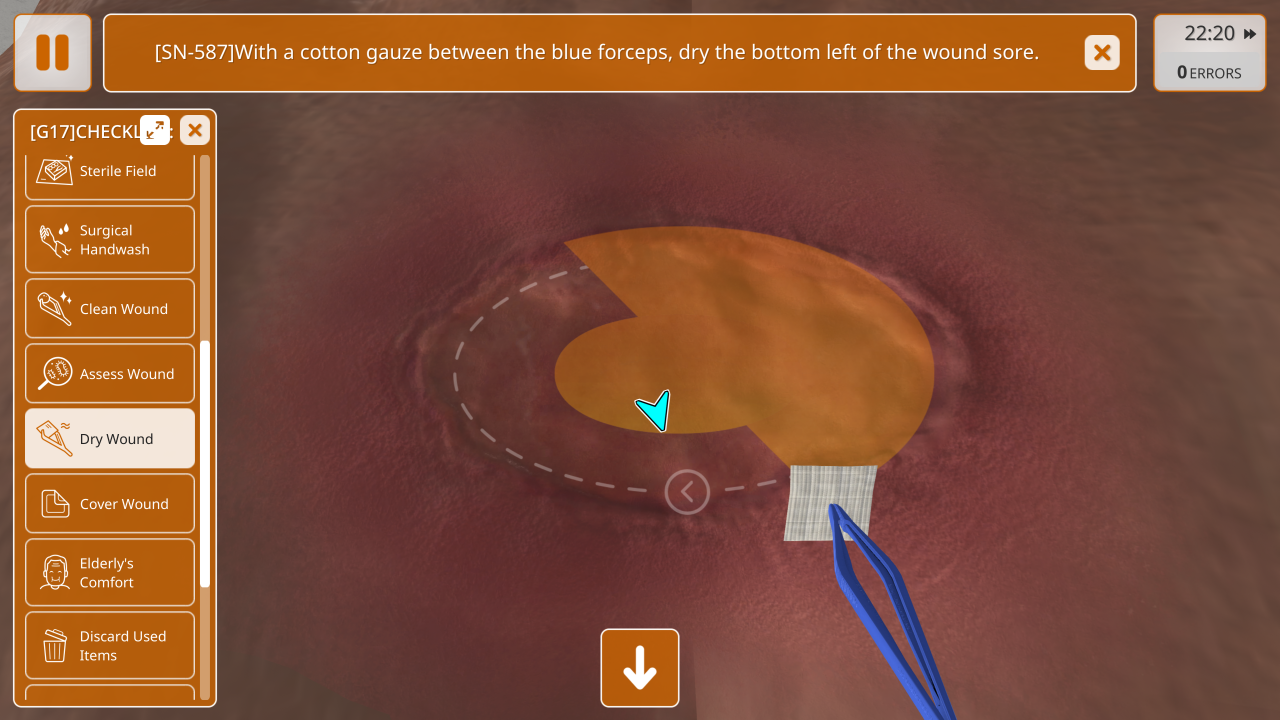The image size is (1280, 720).
Task: Open the Surgical Handwash step
Action: [110, 240]
